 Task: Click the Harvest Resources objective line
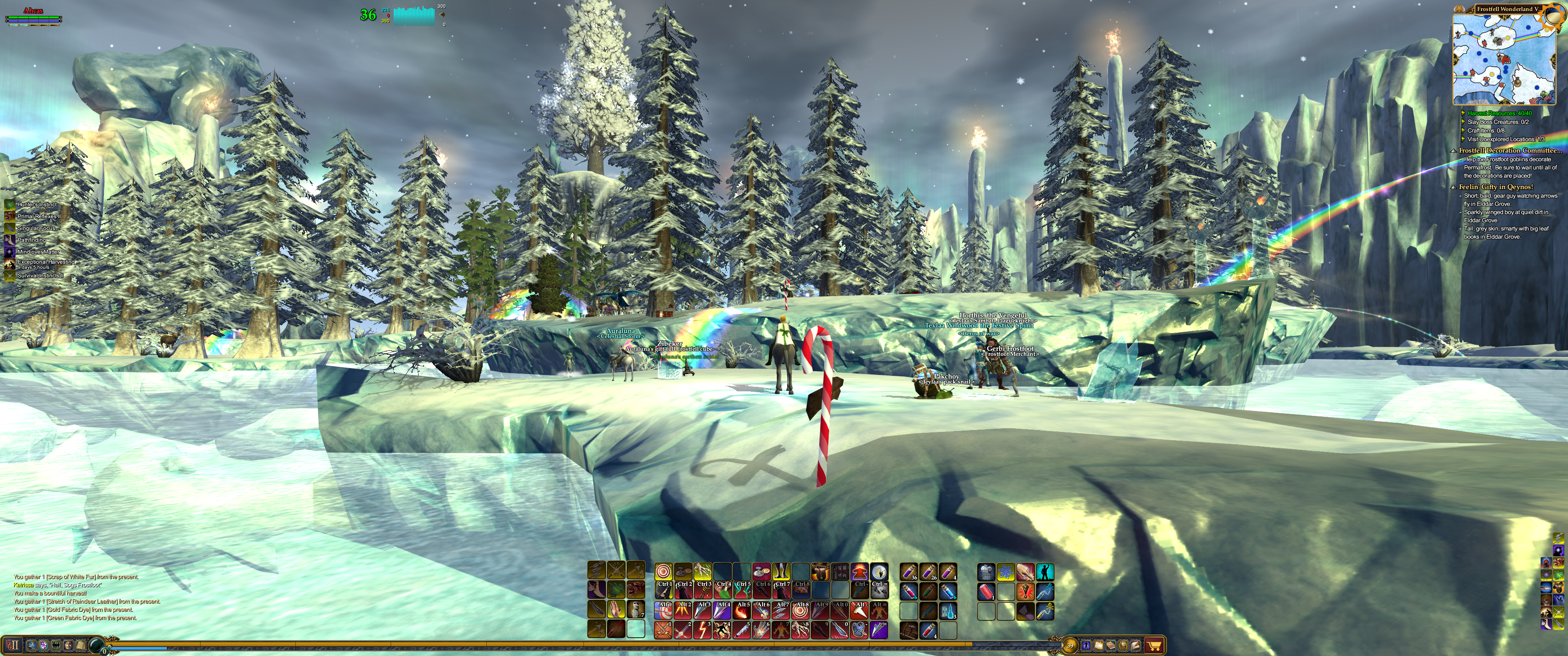tap(1499, 113)
